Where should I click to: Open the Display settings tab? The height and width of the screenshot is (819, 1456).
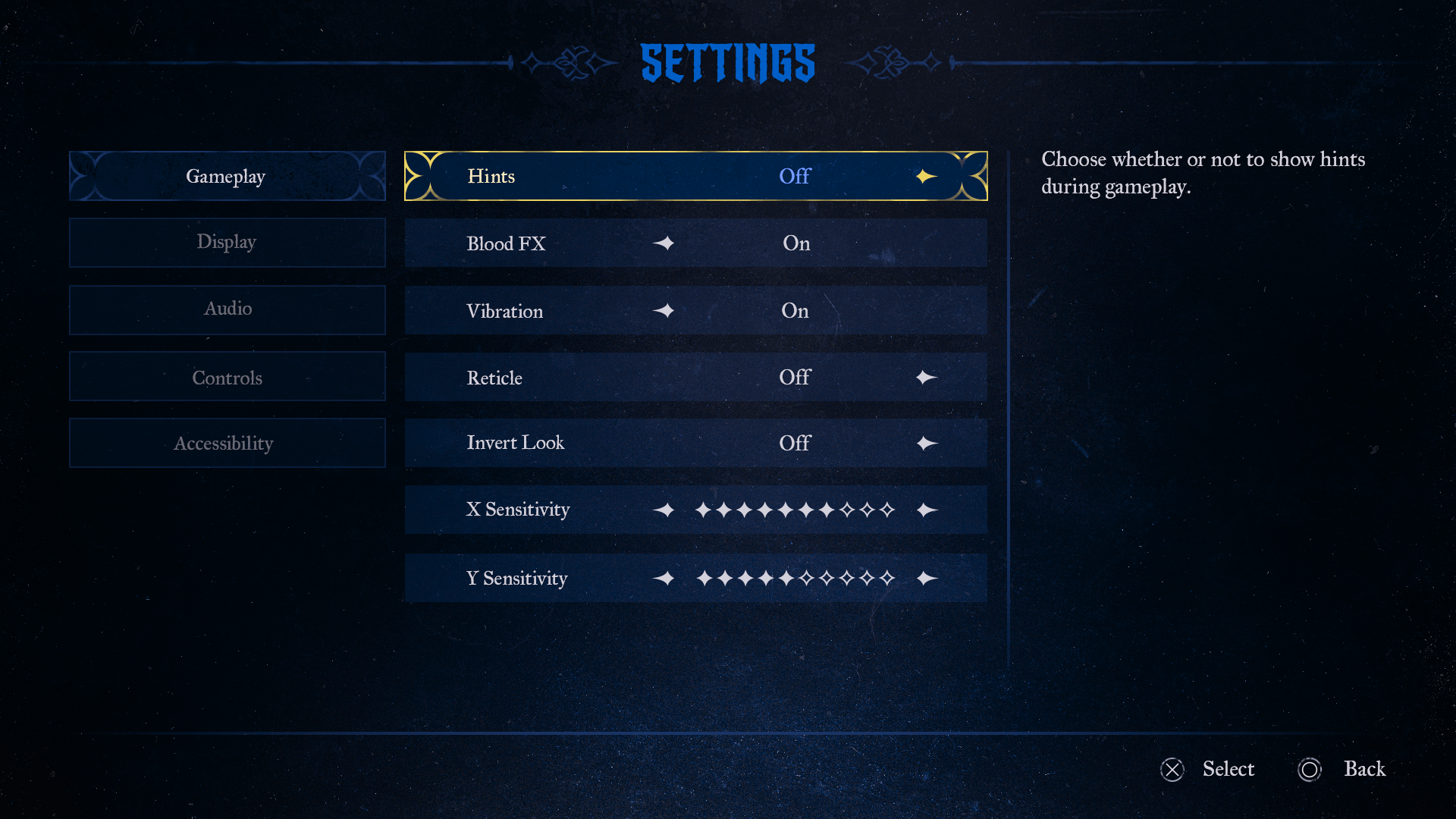tap(226, 242)
